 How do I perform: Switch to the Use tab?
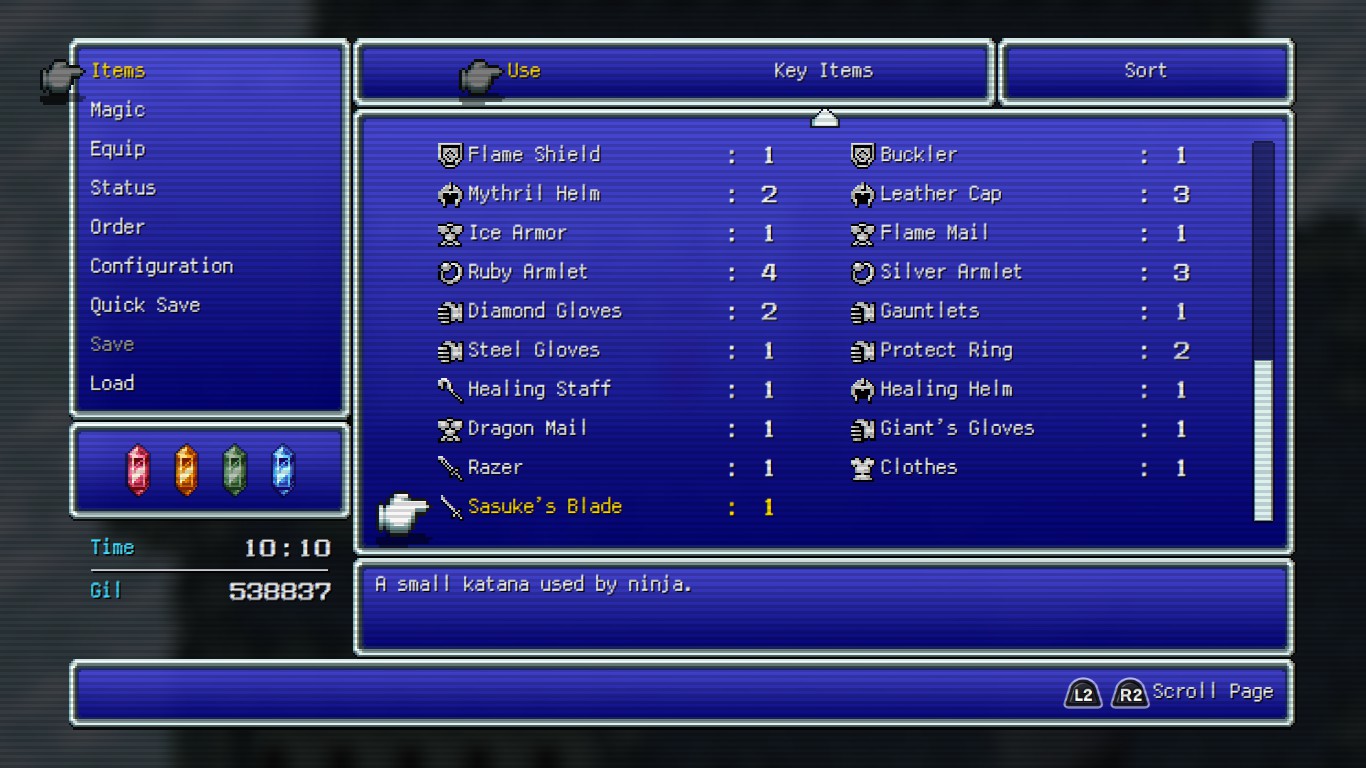pyautogui.click(x=524, y=70)
